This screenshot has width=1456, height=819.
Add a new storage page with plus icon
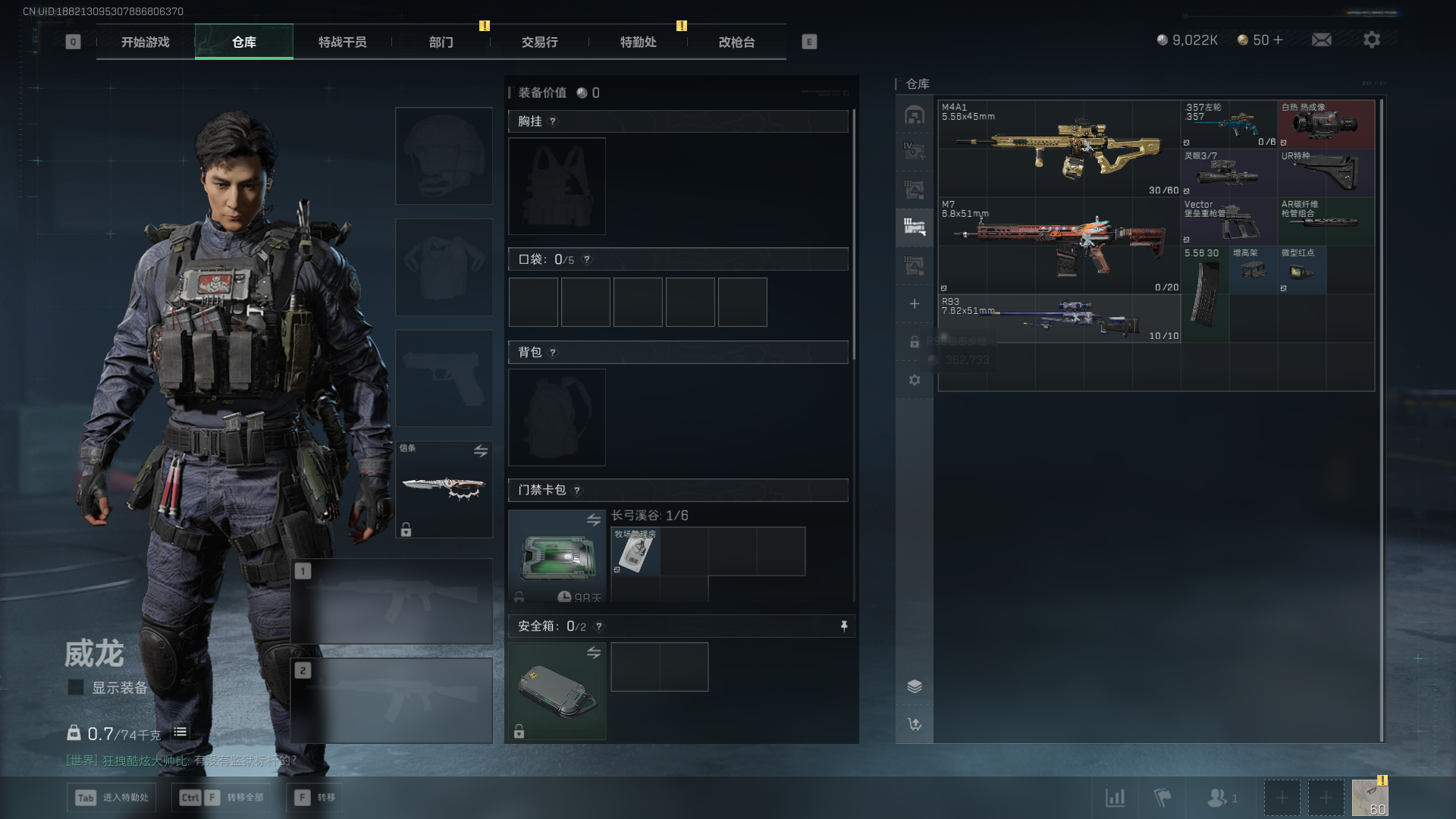pos(914,304)
